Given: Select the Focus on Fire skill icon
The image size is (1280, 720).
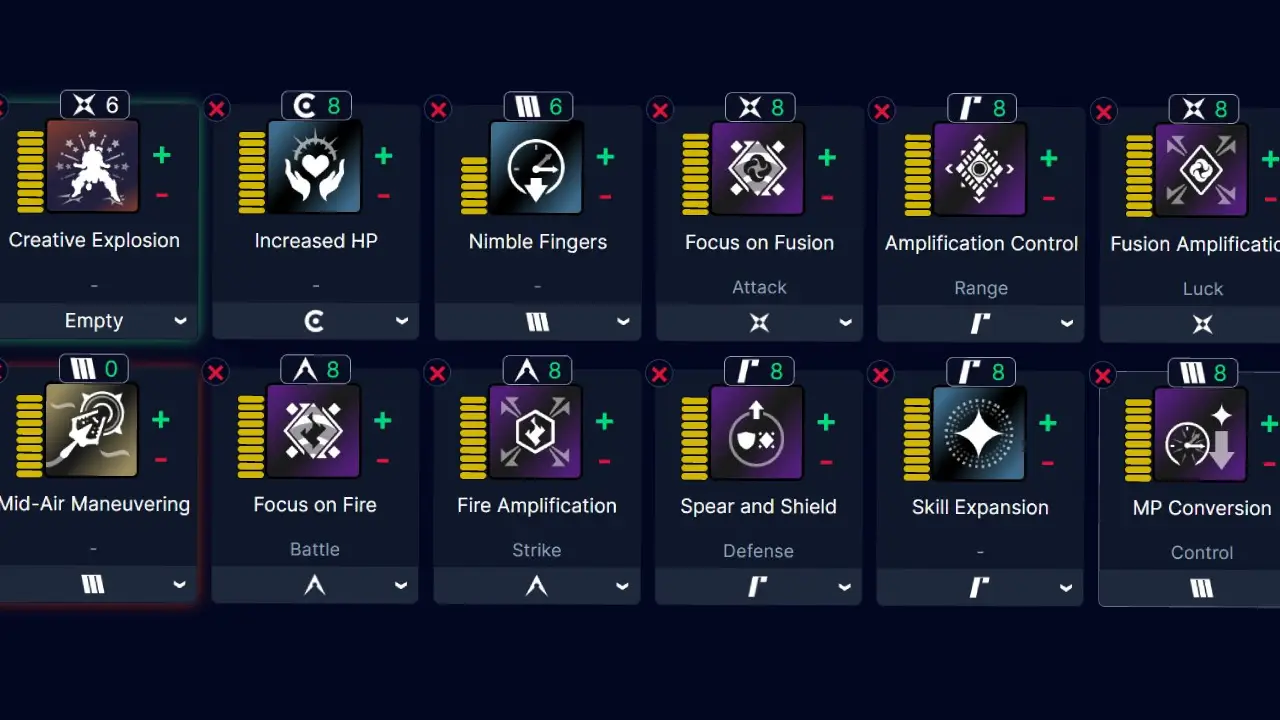Looking at the screenshot, I should coord(316,431).
